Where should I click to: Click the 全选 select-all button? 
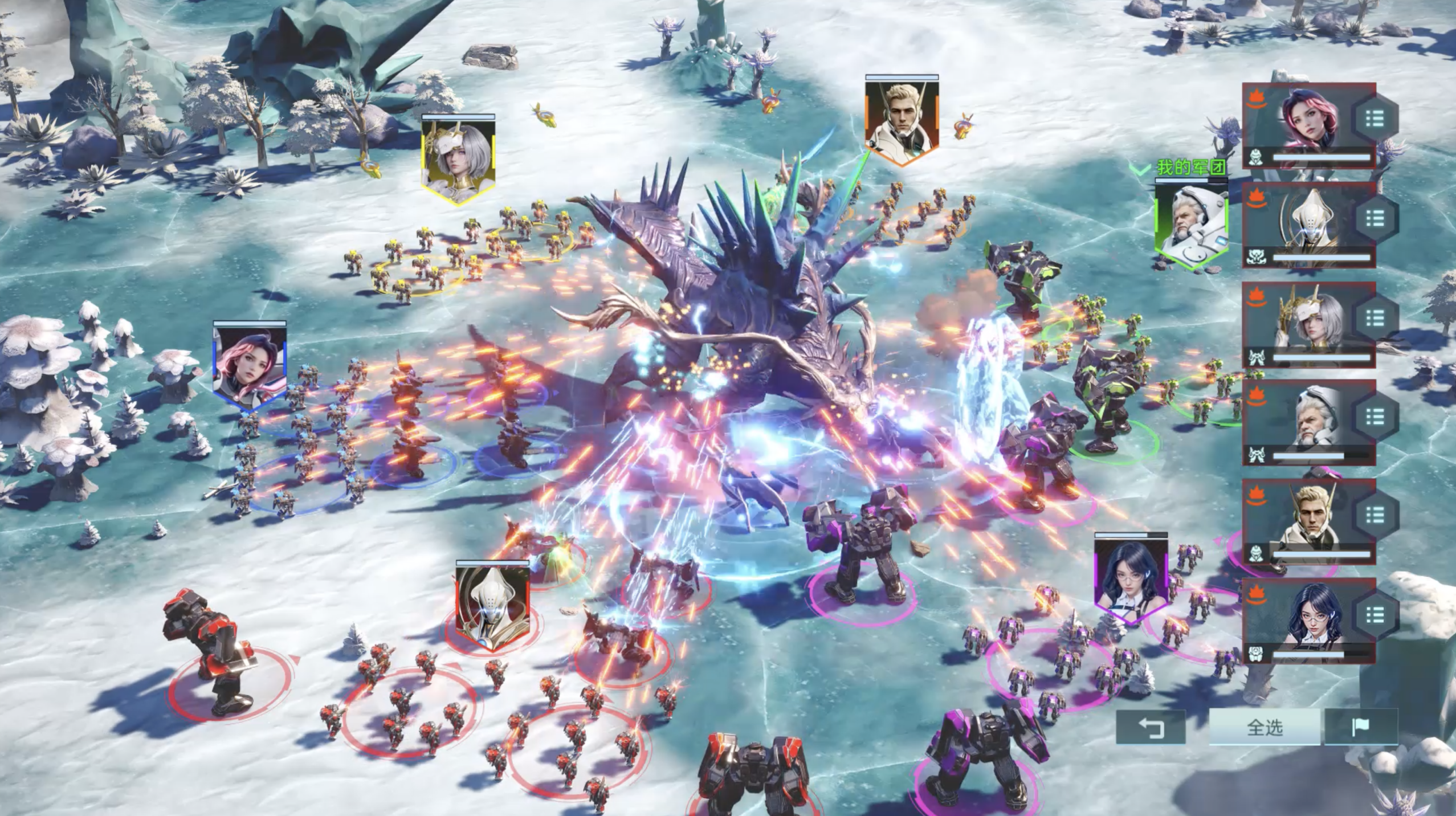click(1265, 728)
